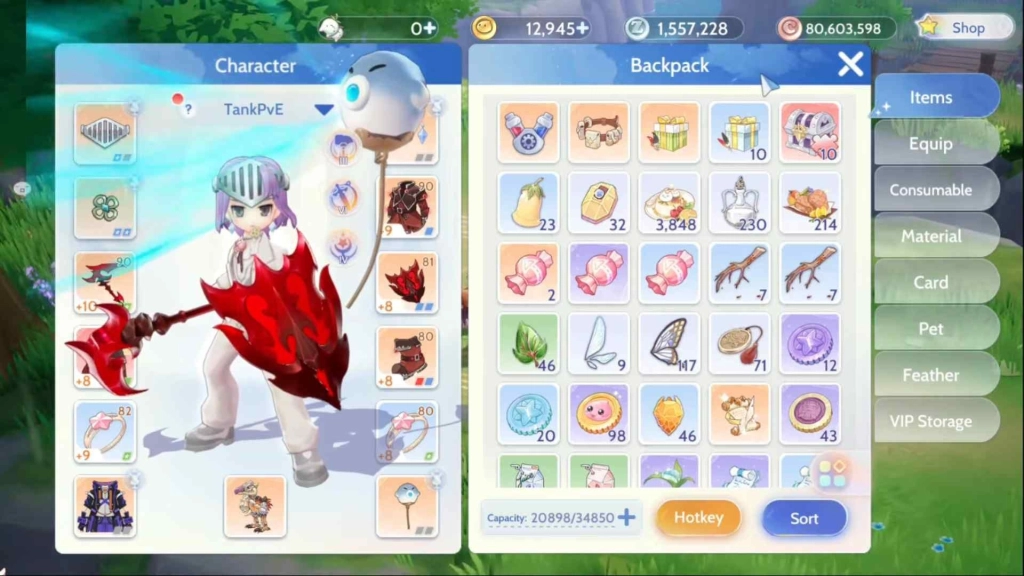Open the Hotkey settings button
The width and height of the screenshot is (1024, 576).
(x=698, y=518)
